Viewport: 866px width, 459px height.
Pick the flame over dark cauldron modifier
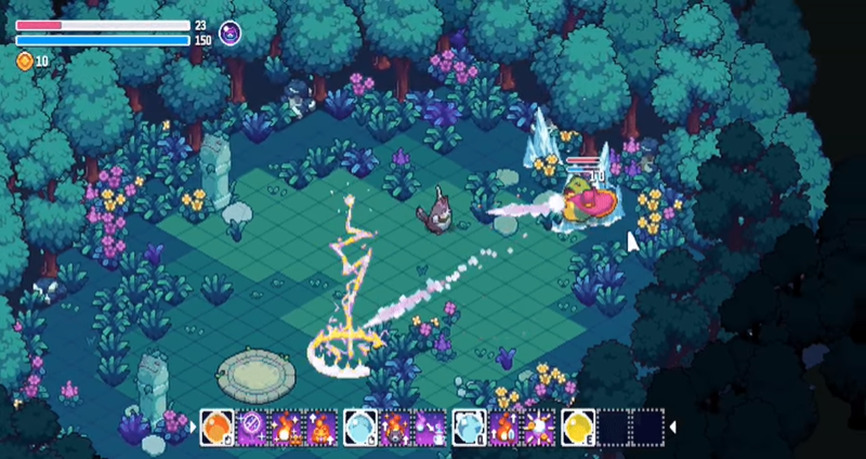click(395, 427)
